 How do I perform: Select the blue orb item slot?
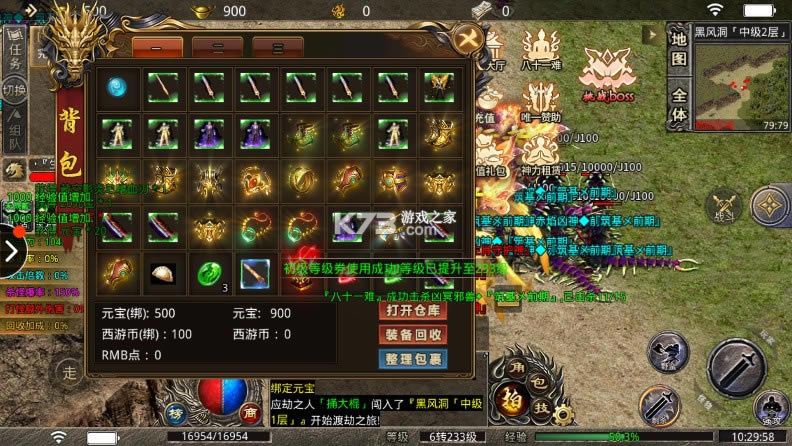(117, 87)
